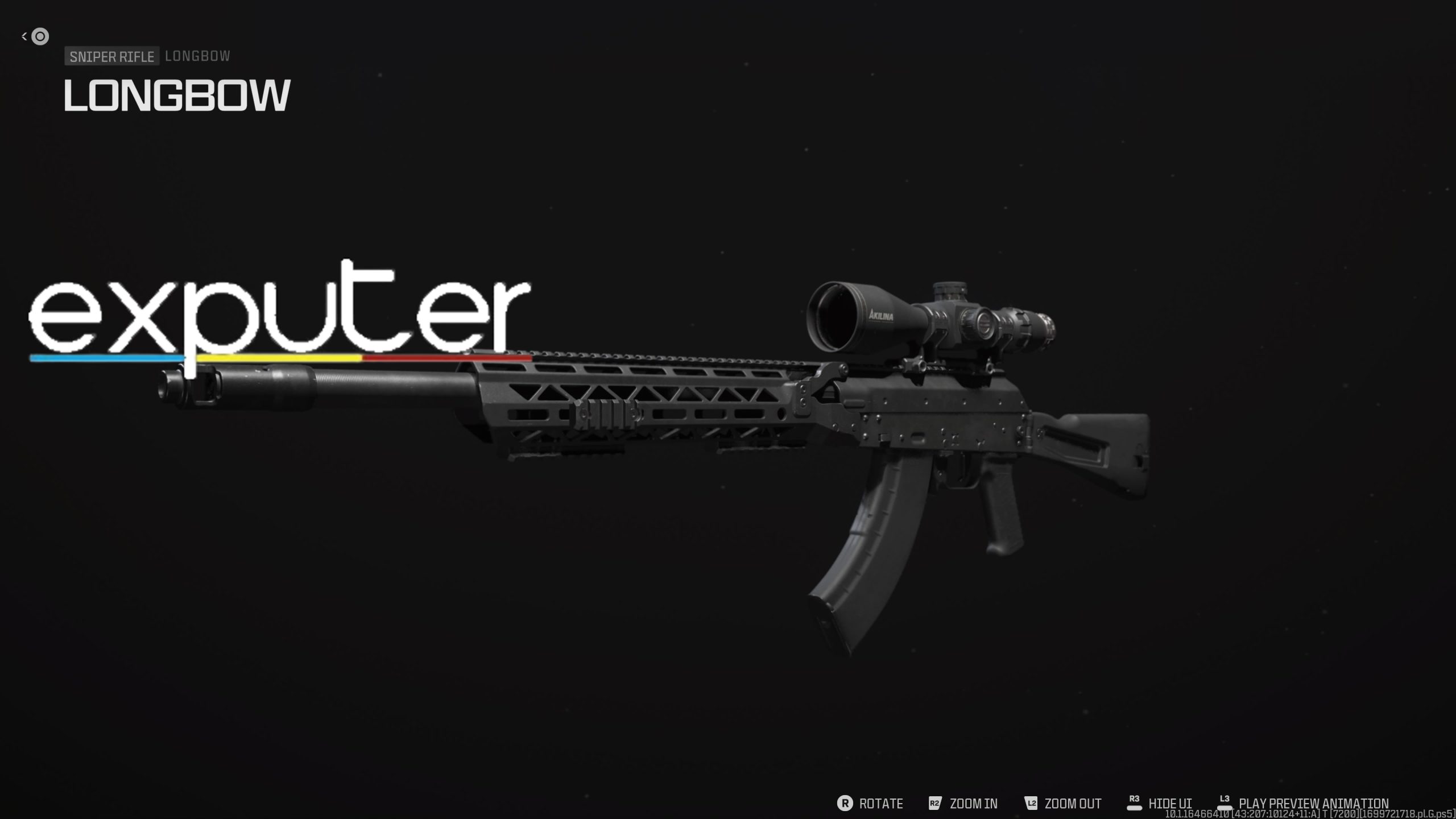The width and height of the screenshot is (1456, 819).
Task: Select the SNIPER RIFLE category tag
Action: 111,56
